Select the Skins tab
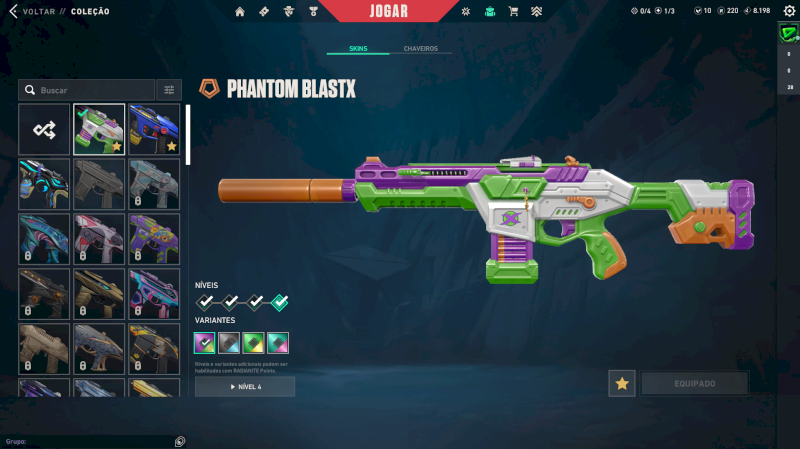This screenshot has height=449, width=800. (x=358, y=48)
